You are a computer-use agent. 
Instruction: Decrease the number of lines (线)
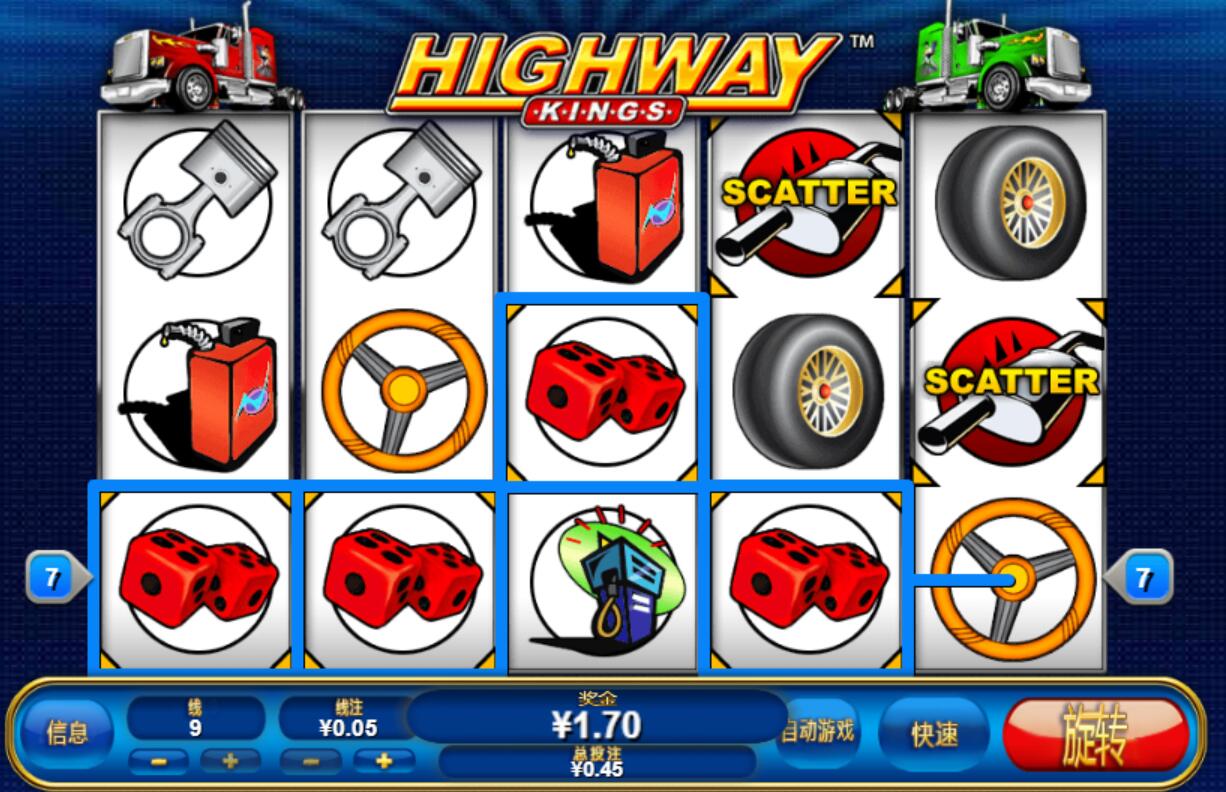[x=160, y=761]
